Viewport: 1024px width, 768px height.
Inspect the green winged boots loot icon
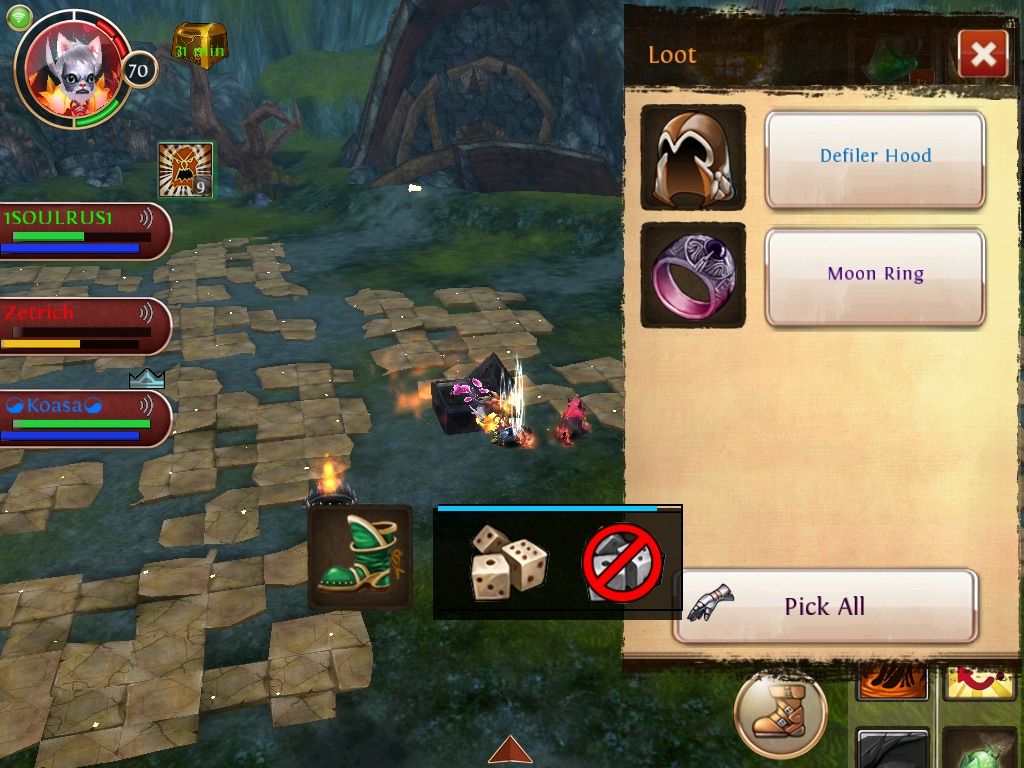(x=360, y=557)
